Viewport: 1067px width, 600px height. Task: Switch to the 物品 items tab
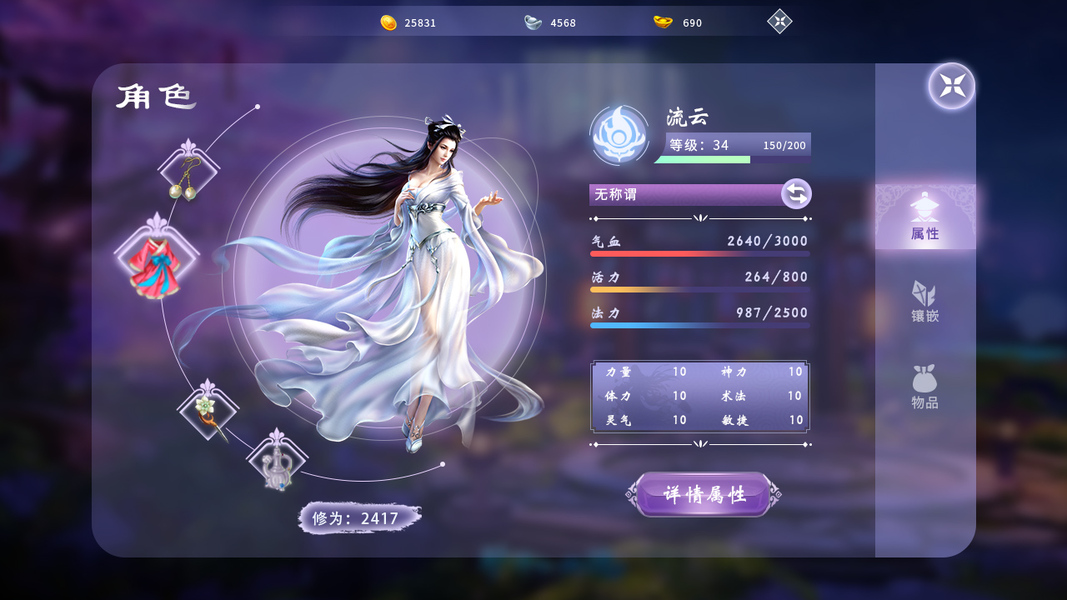[925, 386]
